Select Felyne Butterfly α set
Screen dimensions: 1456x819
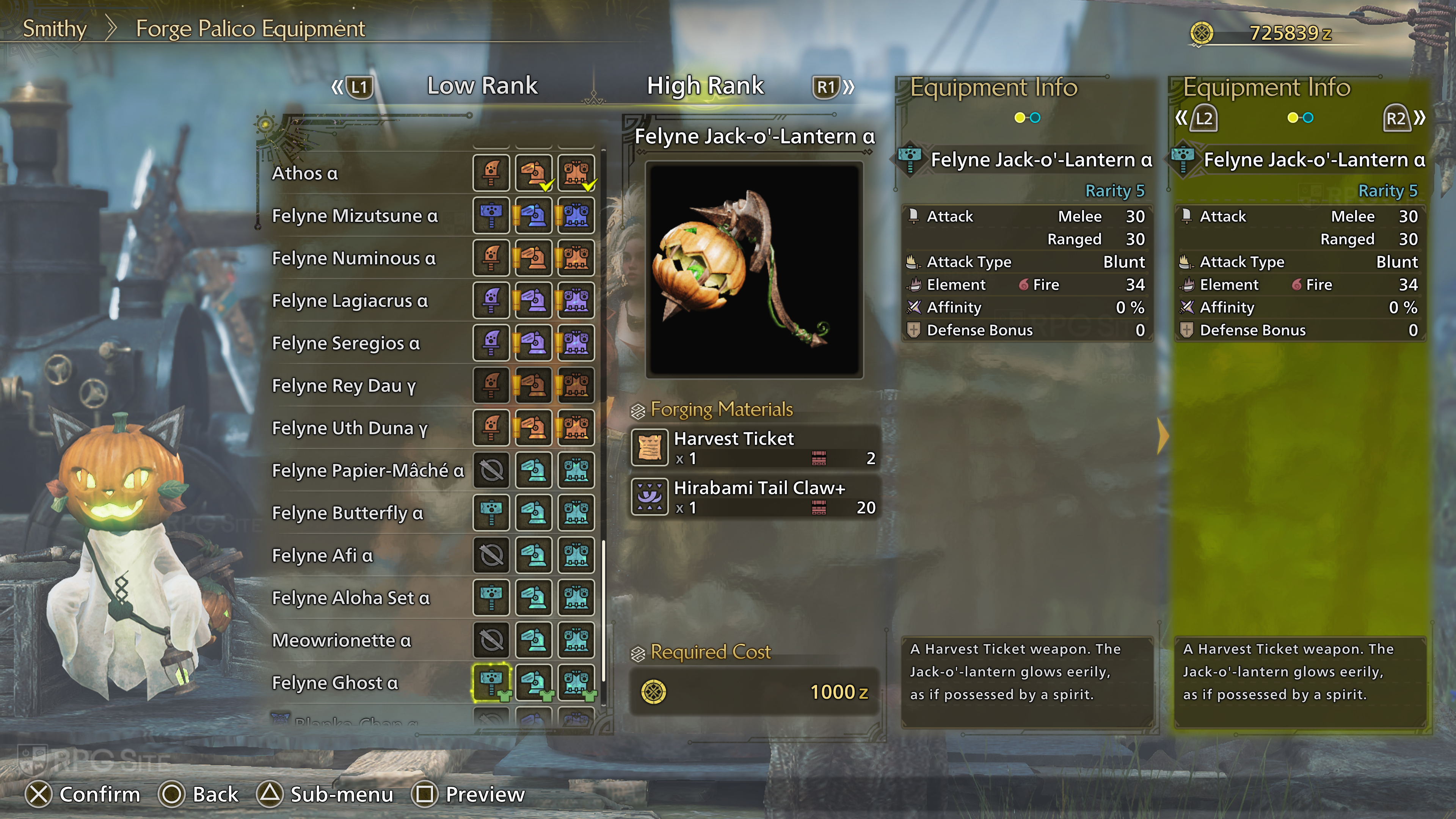pyautogui.click(x=348, y=513)
